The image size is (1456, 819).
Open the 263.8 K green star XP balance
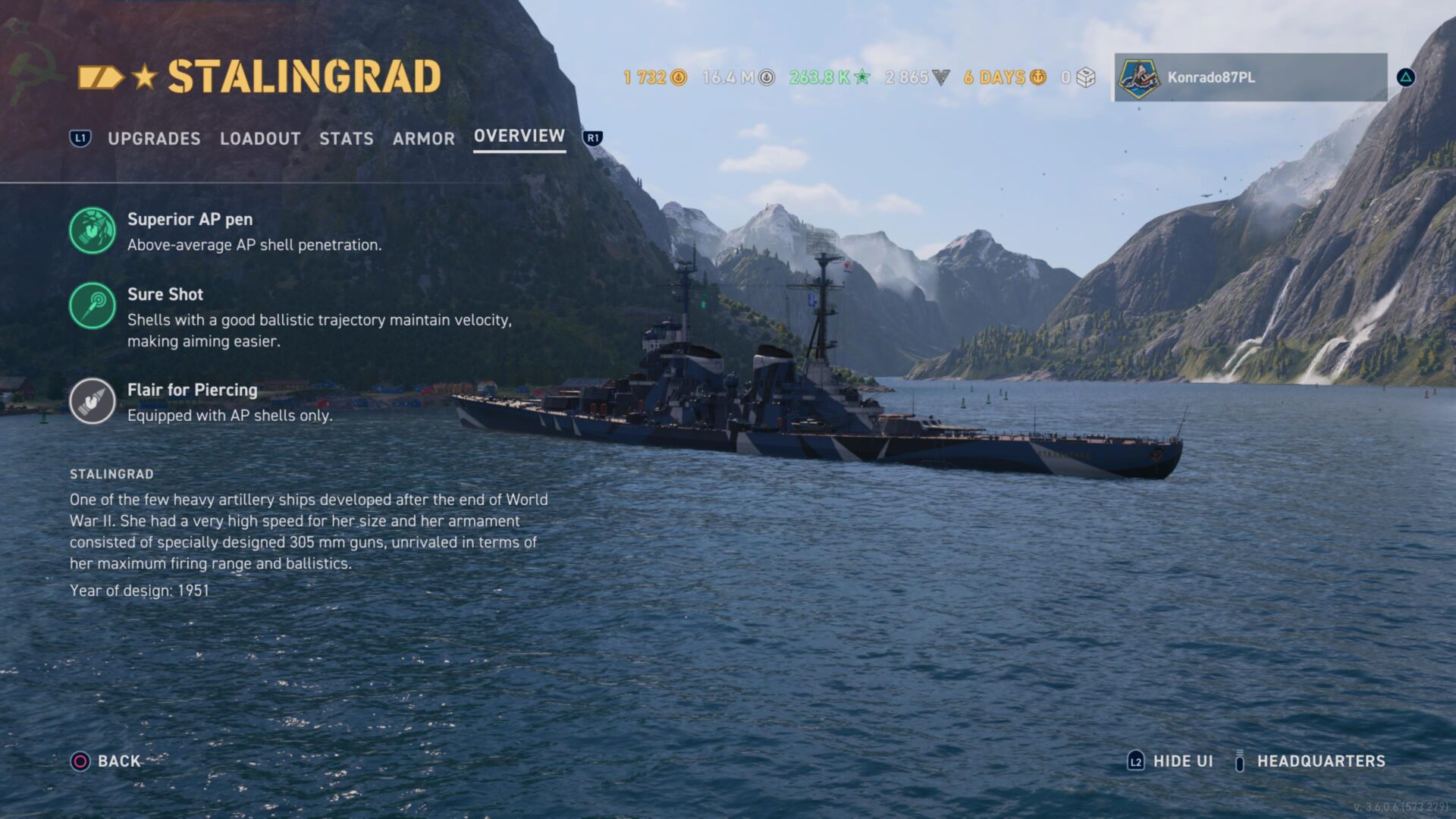pyautogui.click(x=829, y=77)
